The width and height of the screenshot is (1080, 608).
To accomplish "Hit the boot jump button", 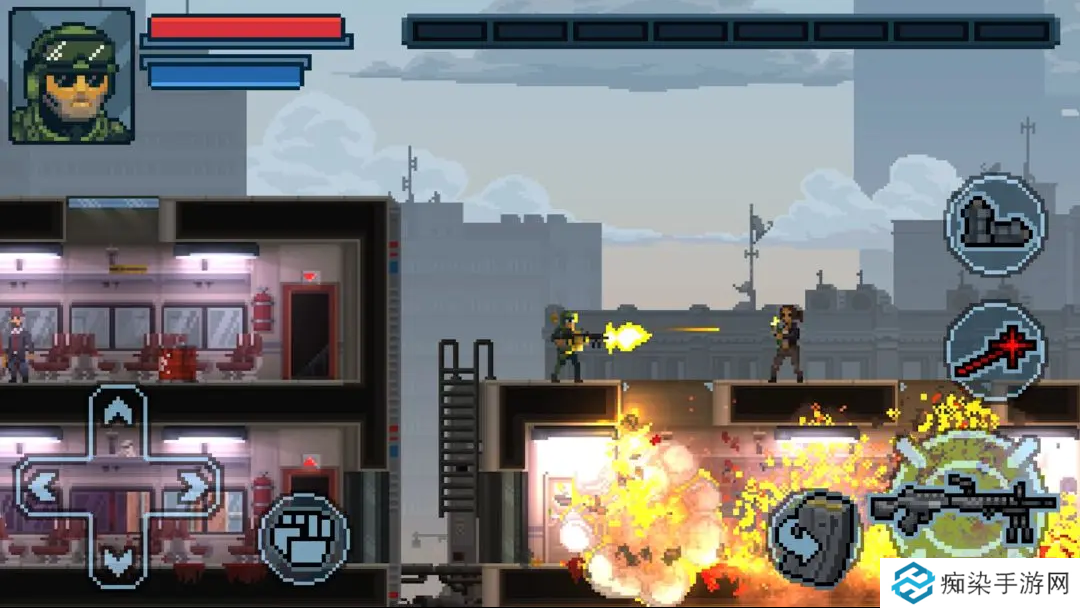I will pyautogui.click(x=995, y=224).
